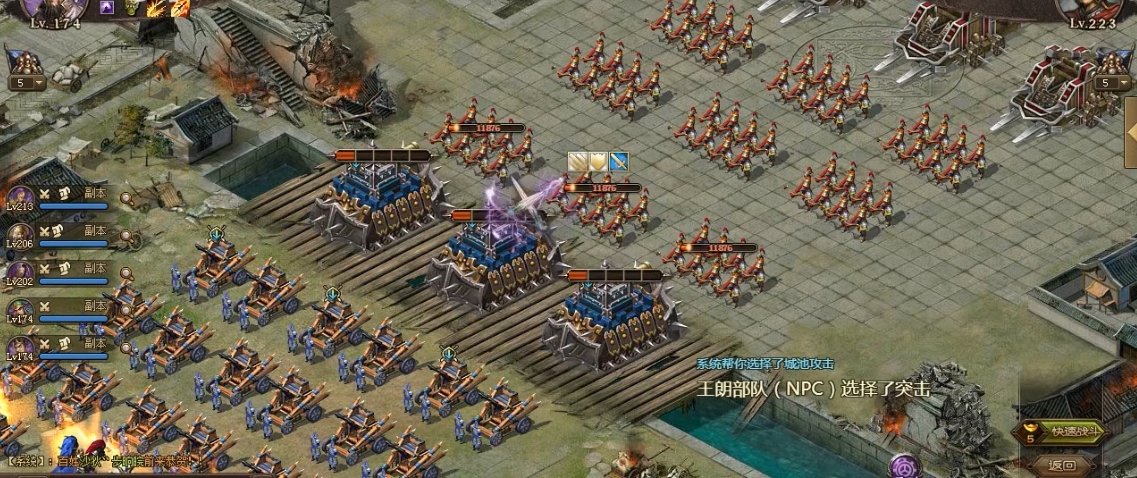Click the golden shield buff icon
This screenshot has height=478, width=1137.
point(598,161)
